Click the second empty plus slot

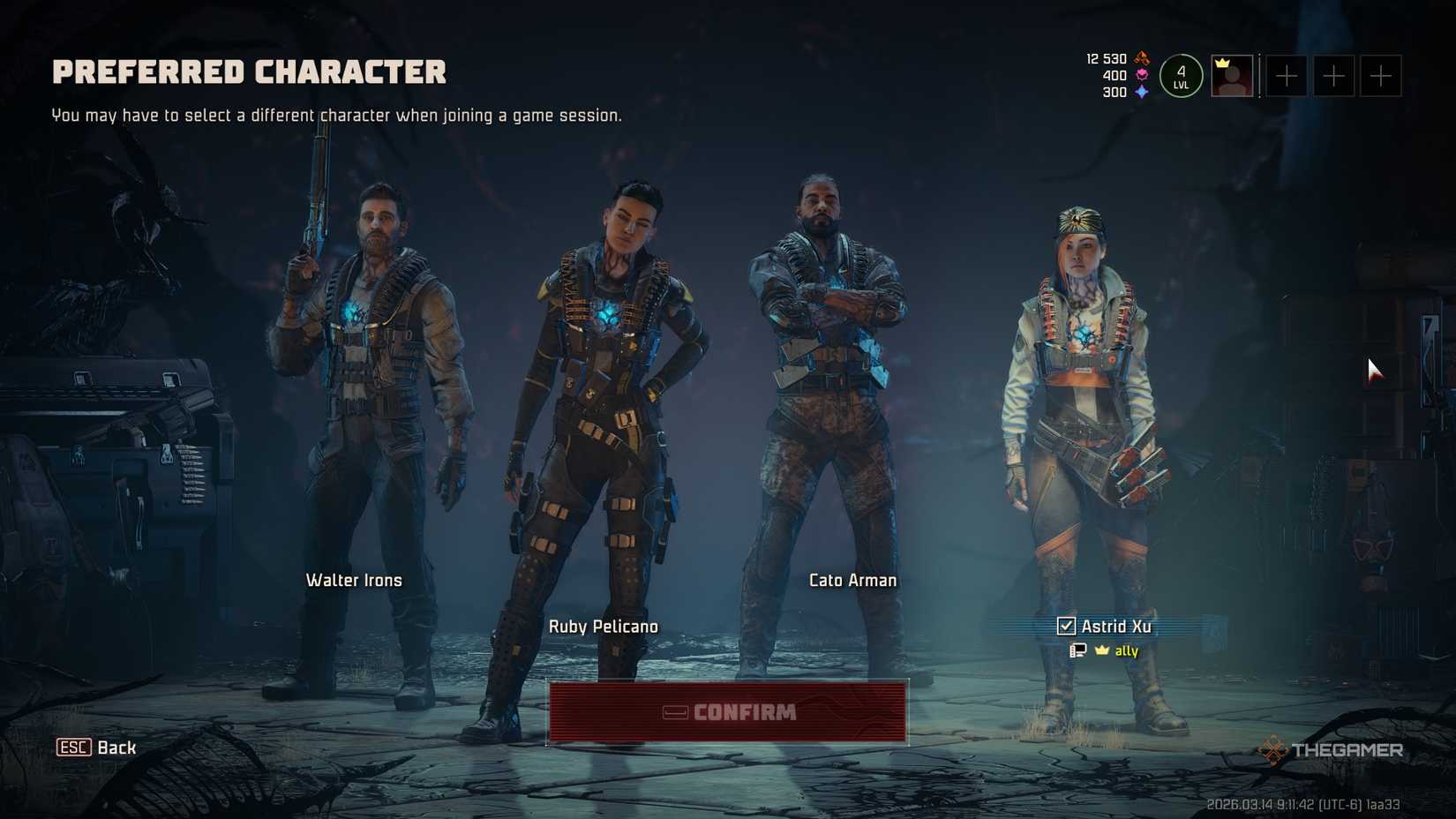pos(1333,76)
